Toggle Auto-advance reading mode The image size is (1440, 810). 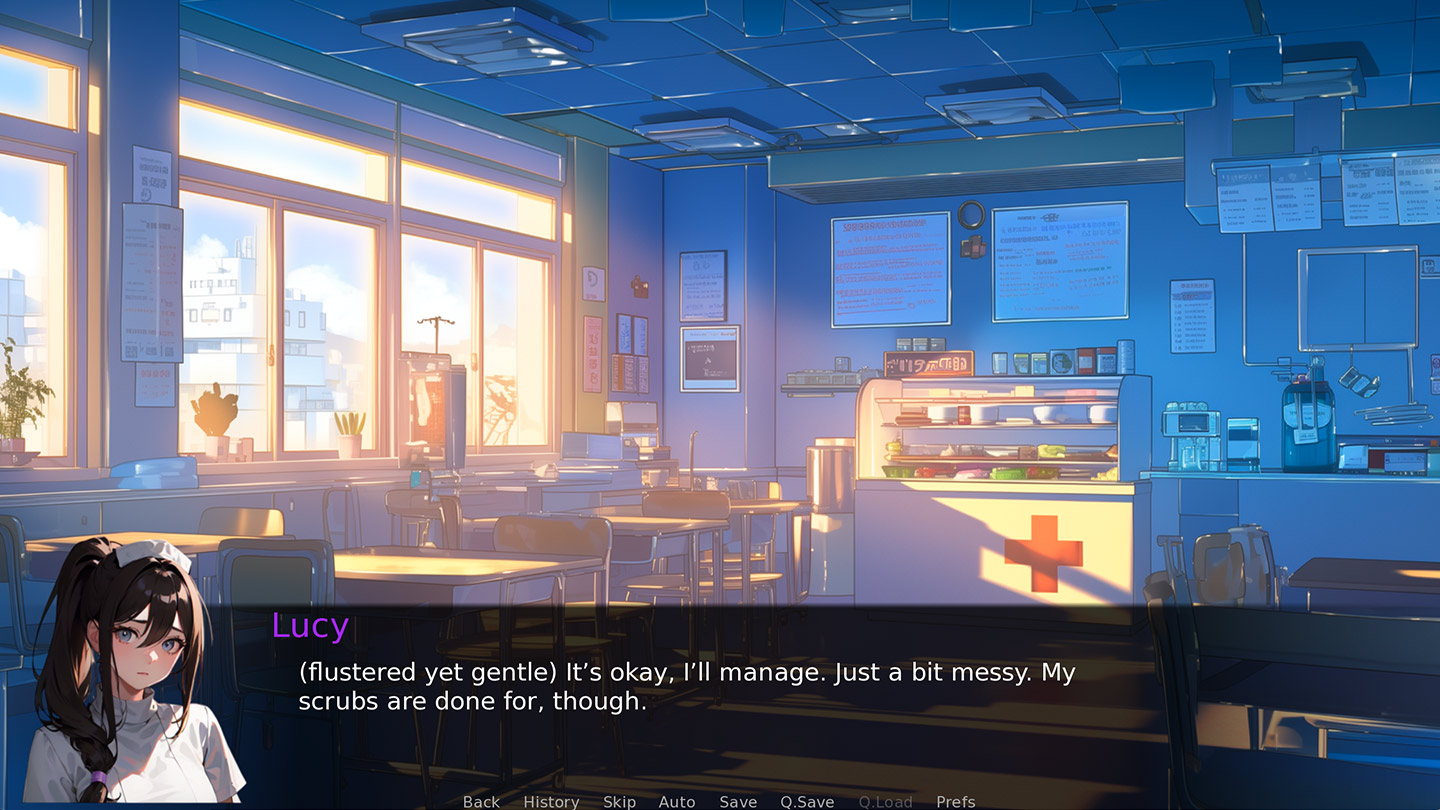(x=677, y=801)
